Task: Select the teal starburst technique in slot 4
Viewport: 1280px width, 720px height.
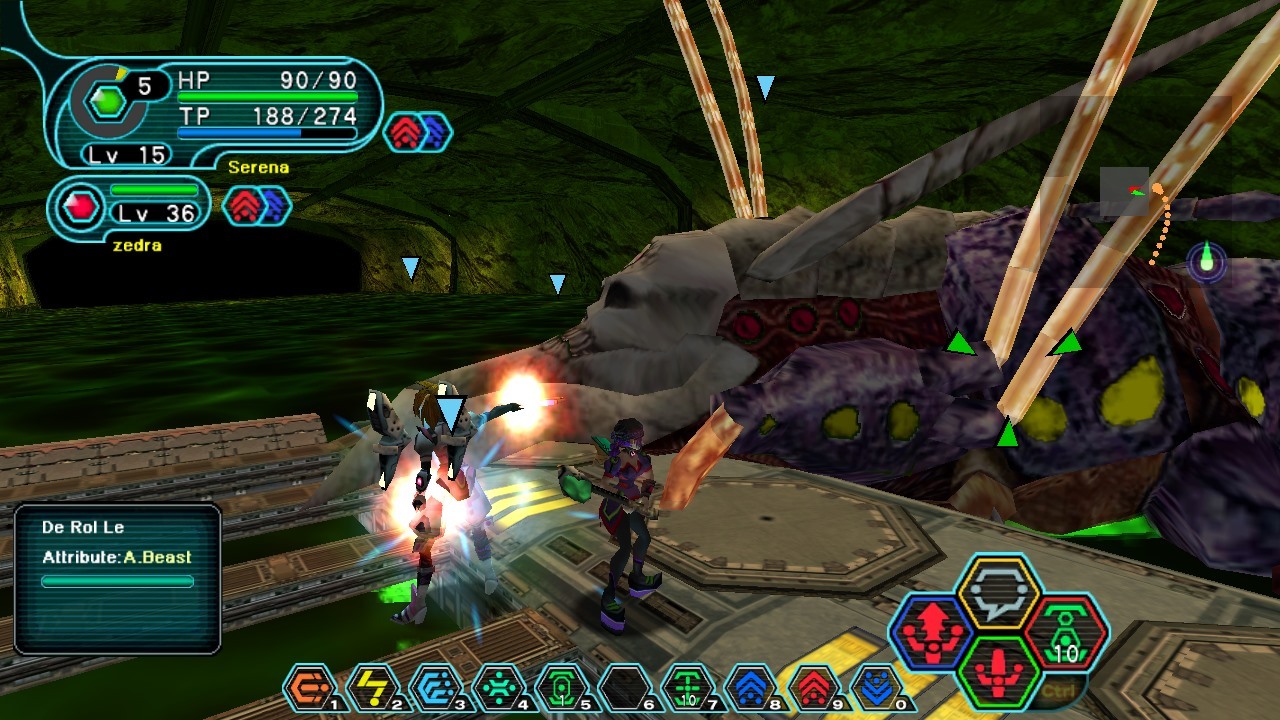Action: click(498, 686)
